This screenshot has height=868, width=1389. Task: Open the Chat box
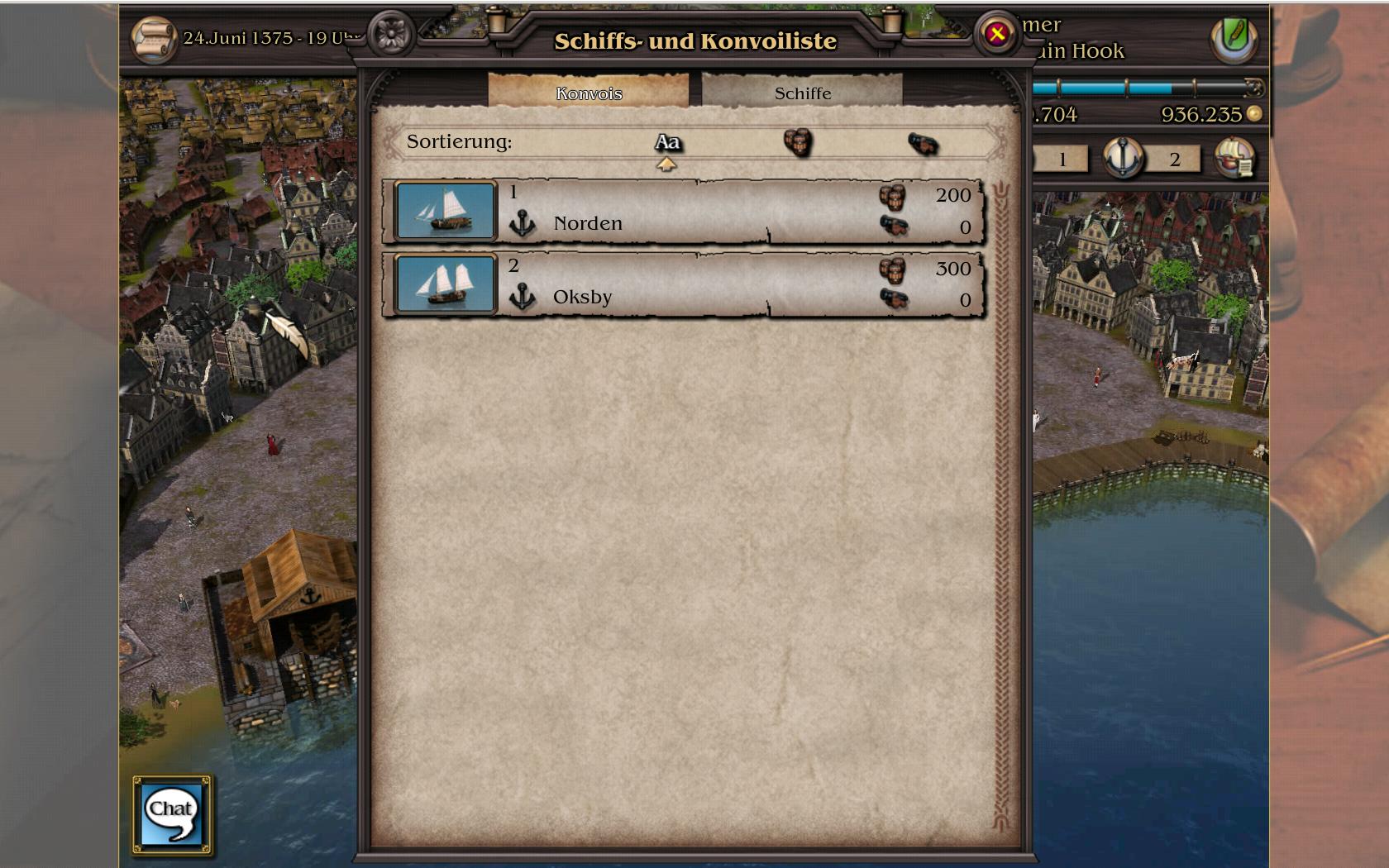coord(172,814)
